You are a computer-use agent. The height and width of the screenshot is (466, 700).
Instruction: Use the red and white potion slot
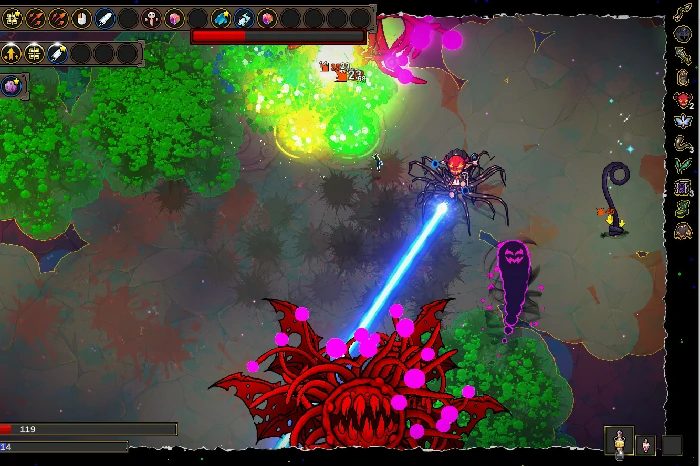[x=646, y=443]
